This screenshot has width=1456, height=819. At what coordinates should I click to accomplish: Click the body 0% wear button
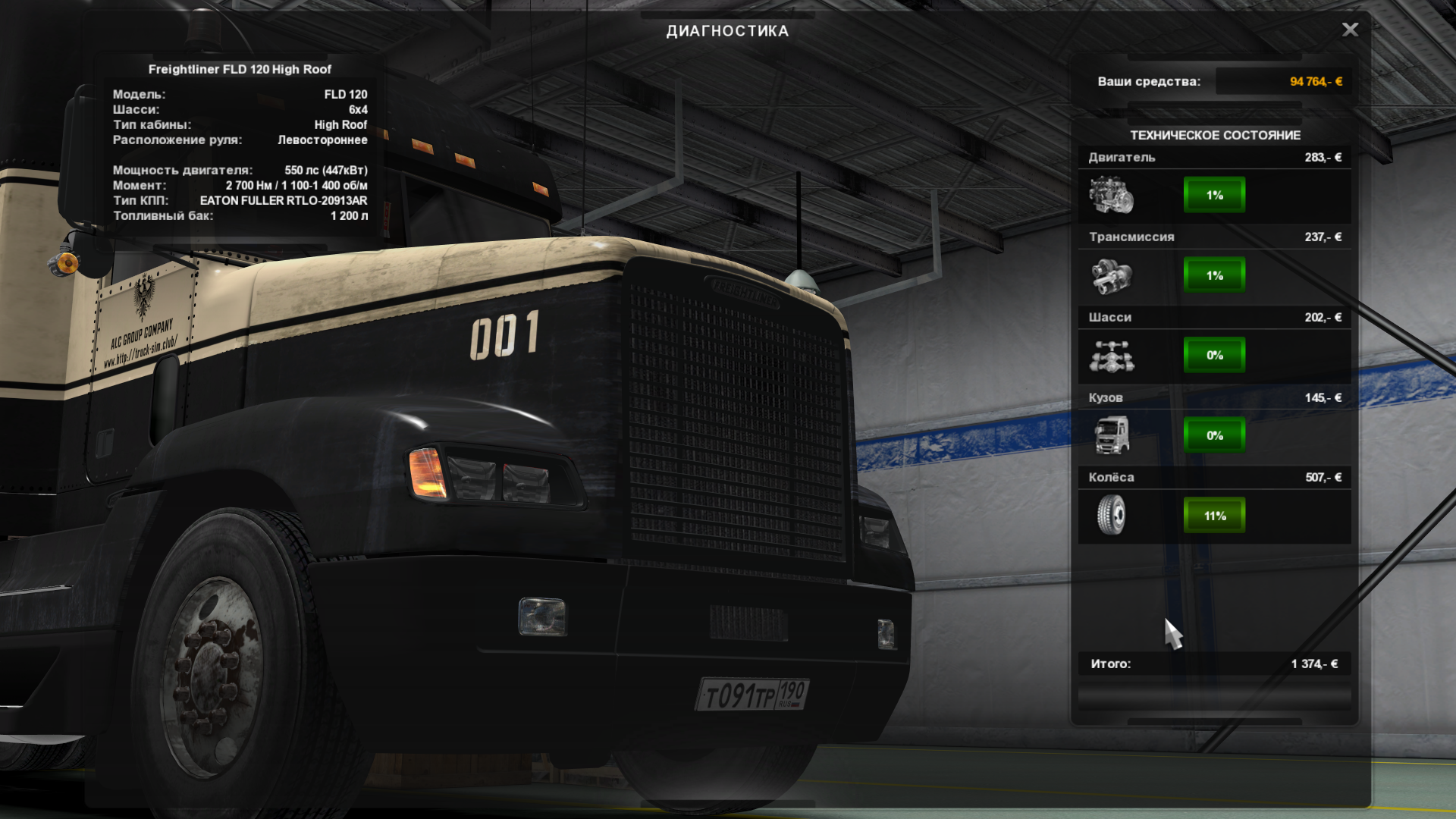pos(1214,435)
